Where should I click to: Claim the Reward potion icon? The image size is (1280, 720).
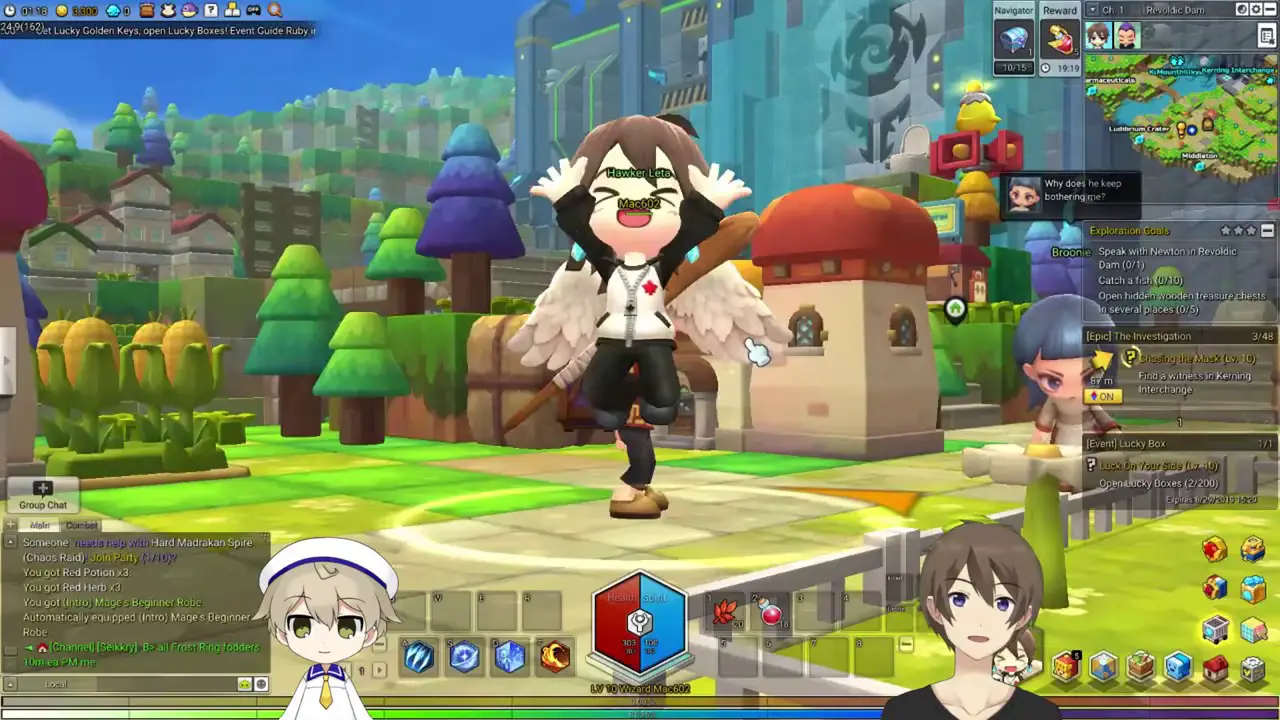(x=1059, y=40)
